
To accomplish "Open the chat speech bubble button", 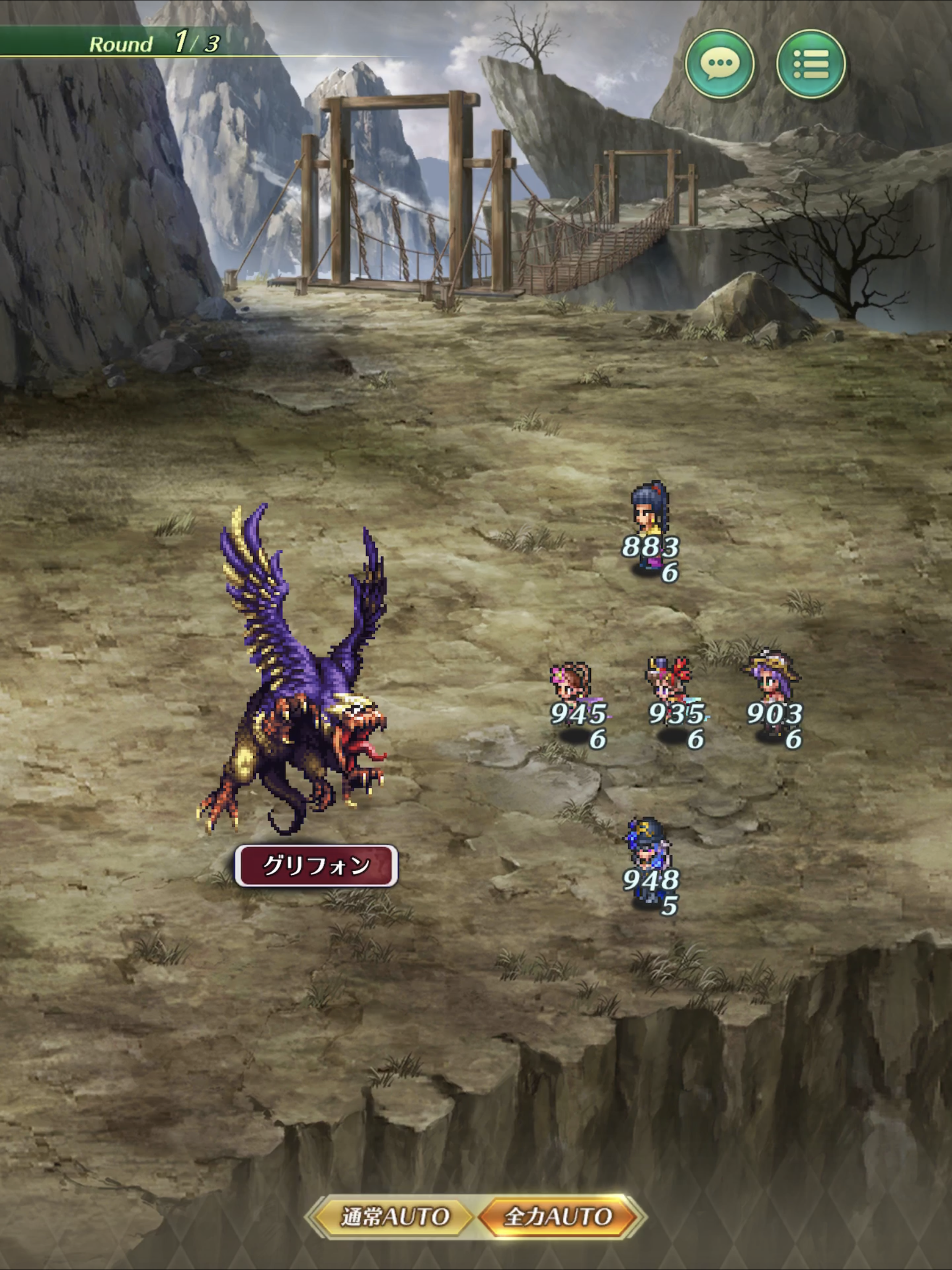I will pyautogui.click(x=720, y=64).
